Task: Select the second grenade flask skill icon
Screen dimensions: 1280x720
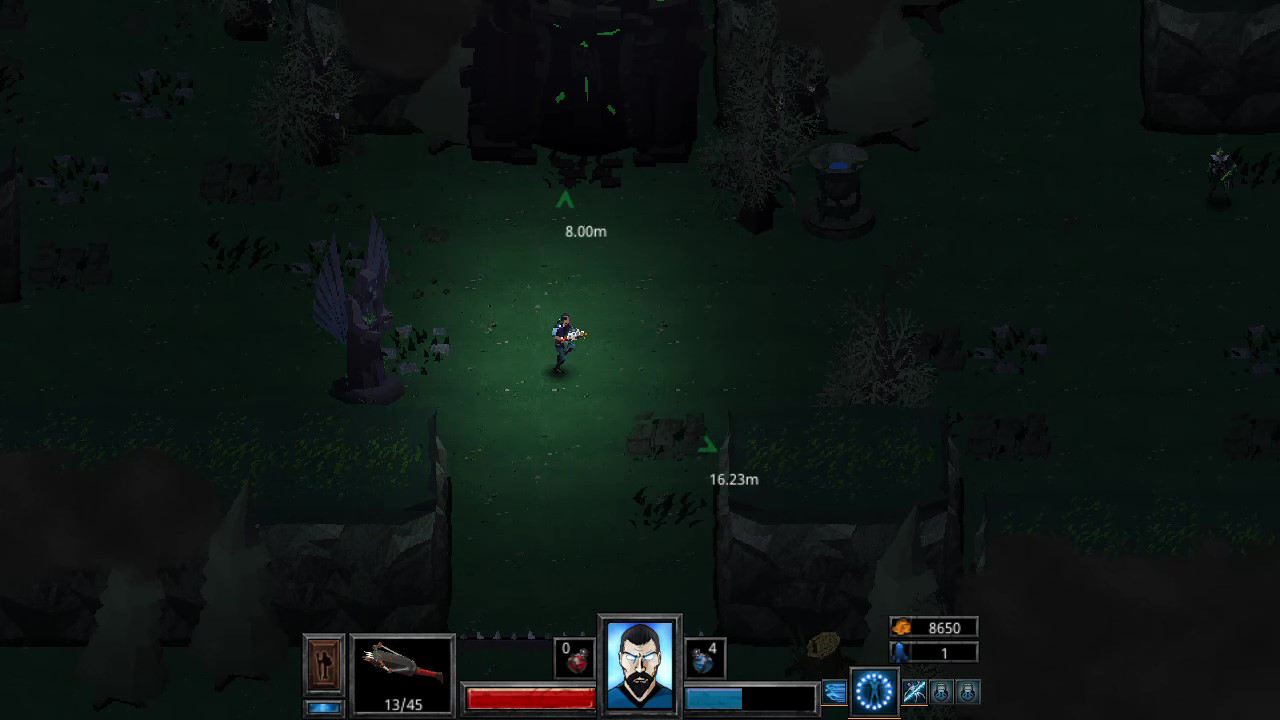Action: point(966,691)
